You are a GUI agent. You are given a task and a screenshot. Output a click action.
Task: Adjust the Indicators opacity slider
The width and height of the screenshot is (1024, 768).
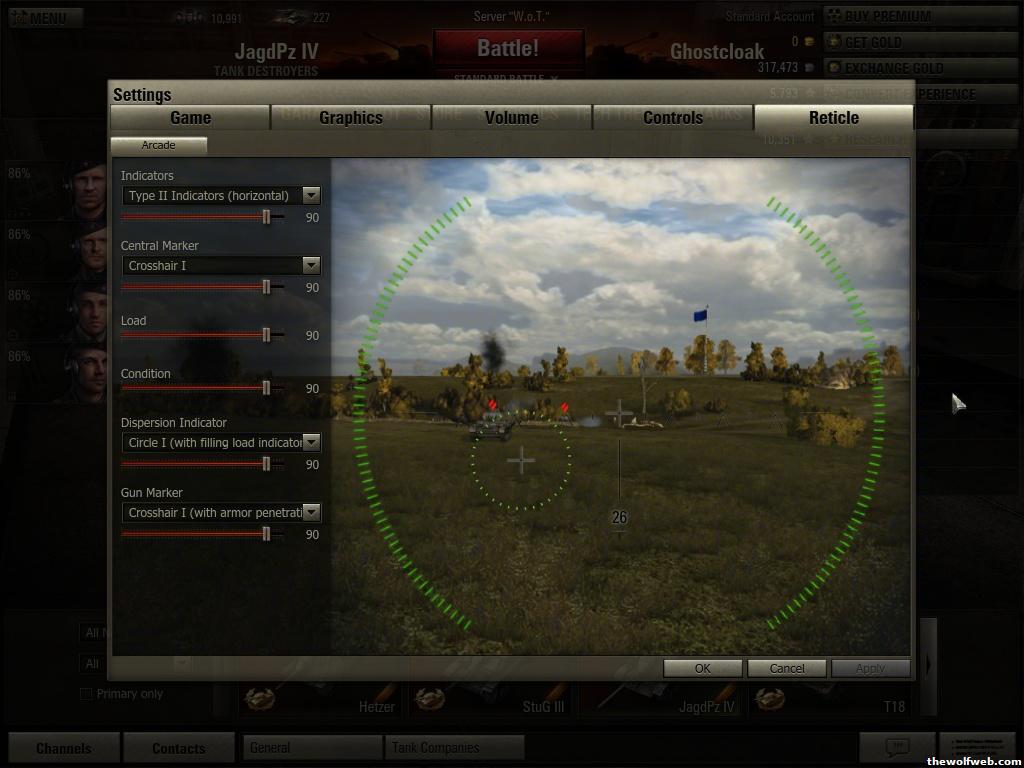(x=266, y=216)
